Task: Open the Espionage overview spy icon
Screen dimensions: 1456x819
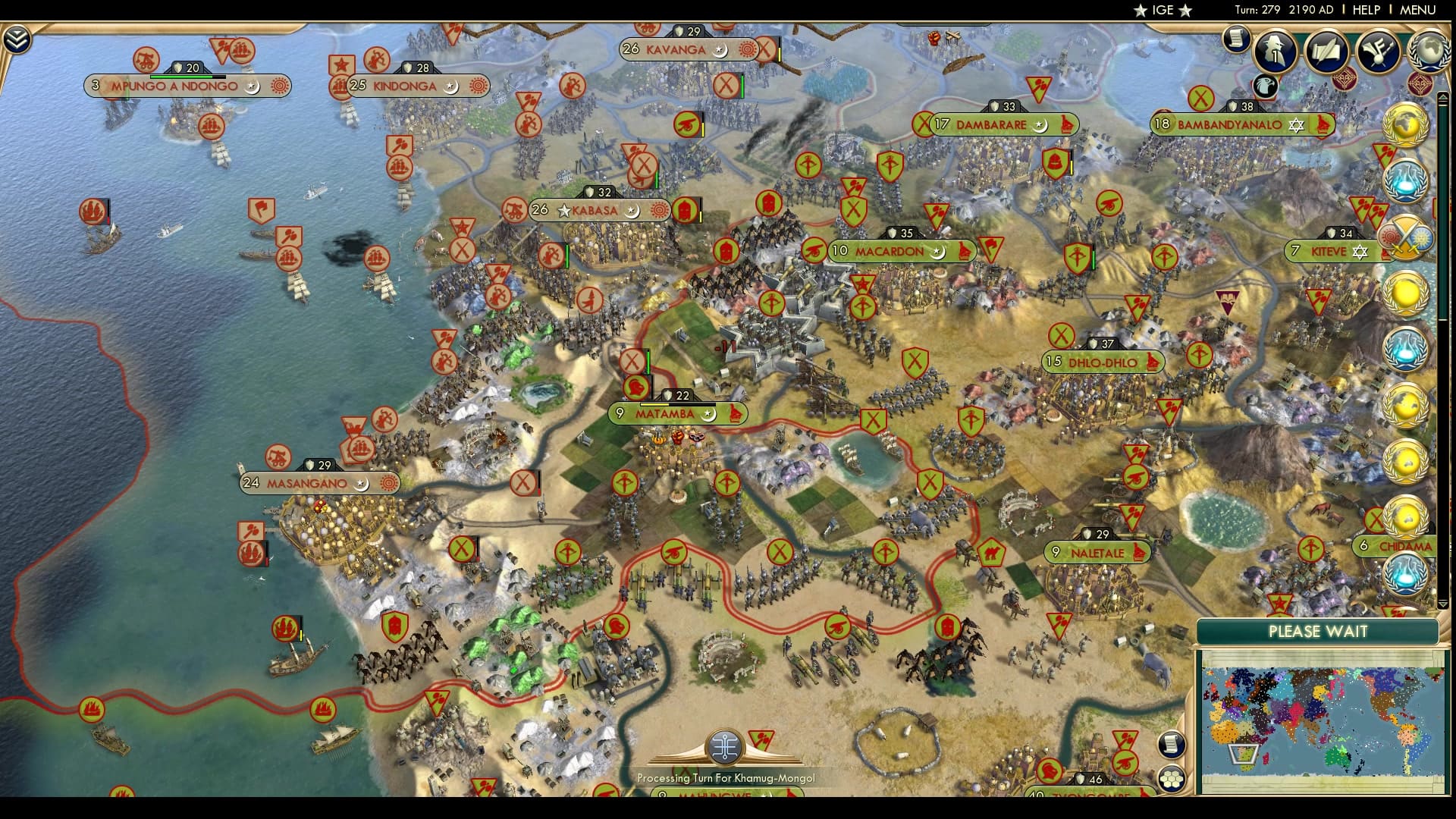Action: click(1273, 52)
